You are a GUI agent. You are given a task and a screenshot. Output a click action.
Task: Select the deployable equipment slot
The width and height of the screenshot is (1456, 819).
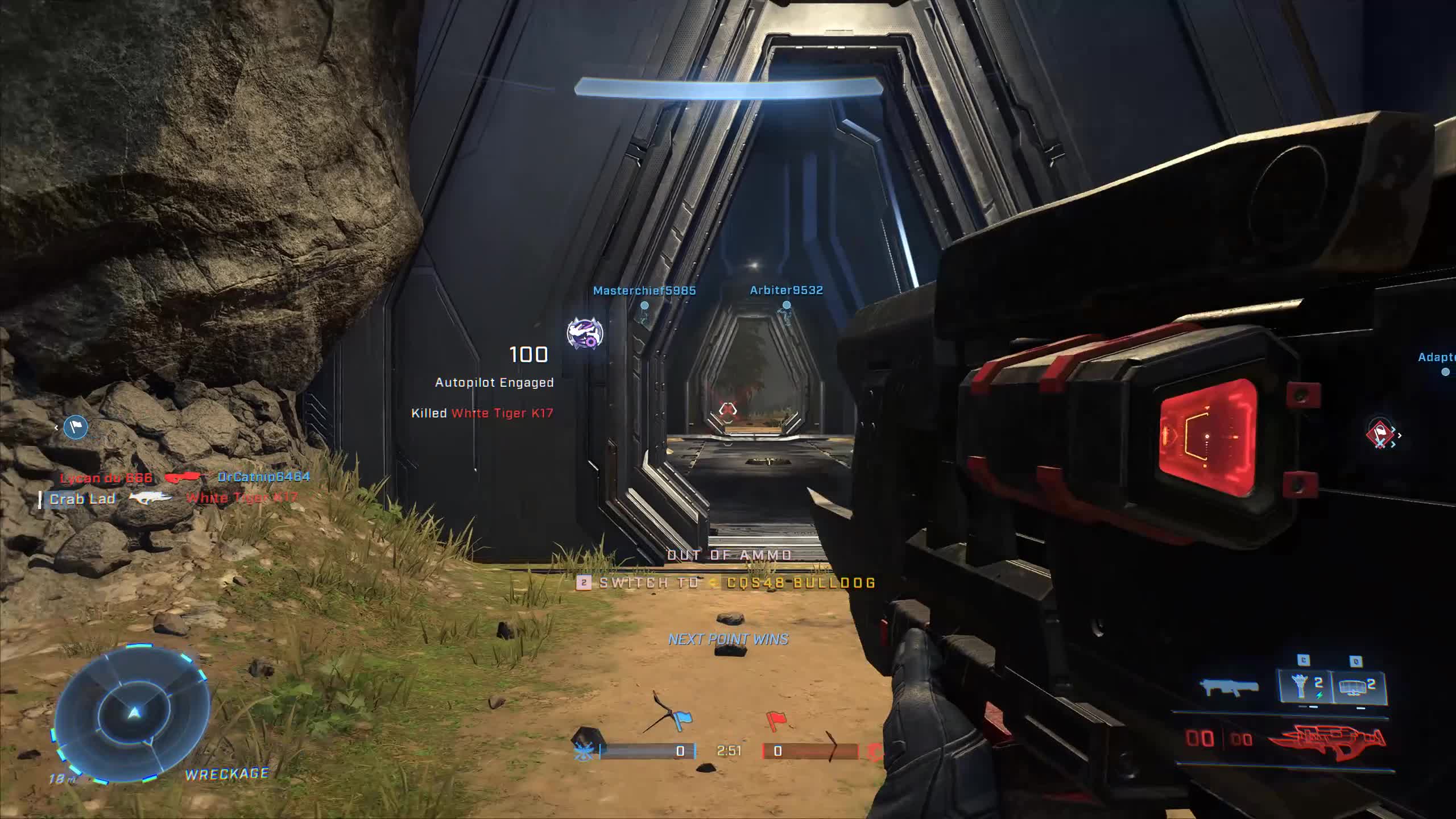[1359, 686]
